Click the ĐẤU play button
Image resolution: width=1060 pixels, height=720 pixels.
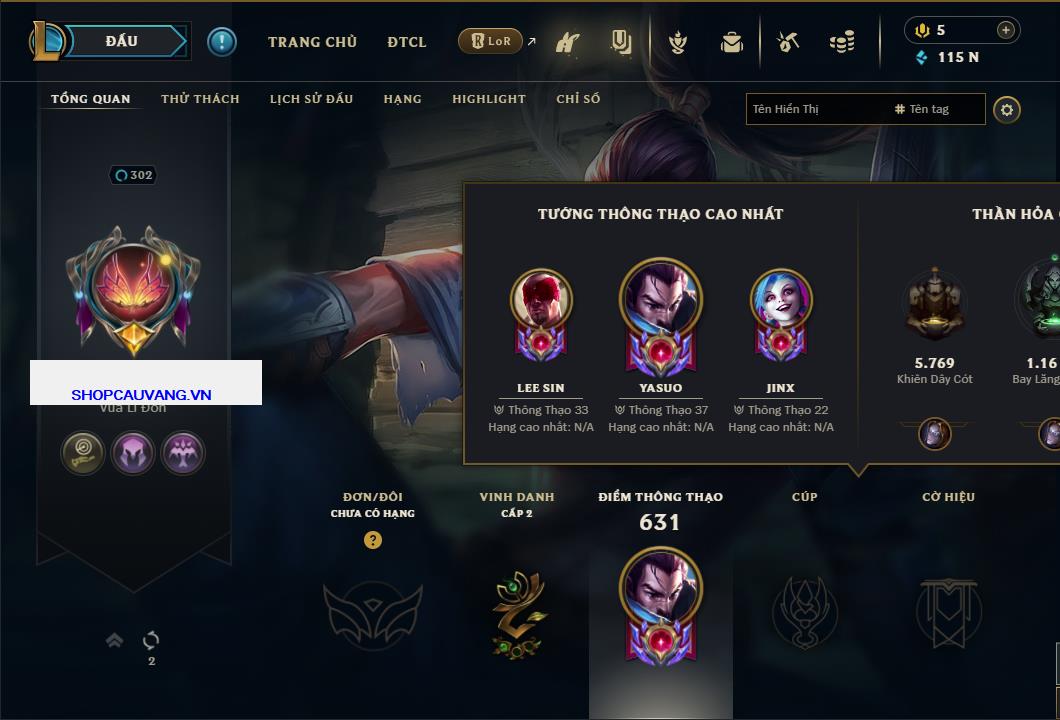tap(122, 41)
